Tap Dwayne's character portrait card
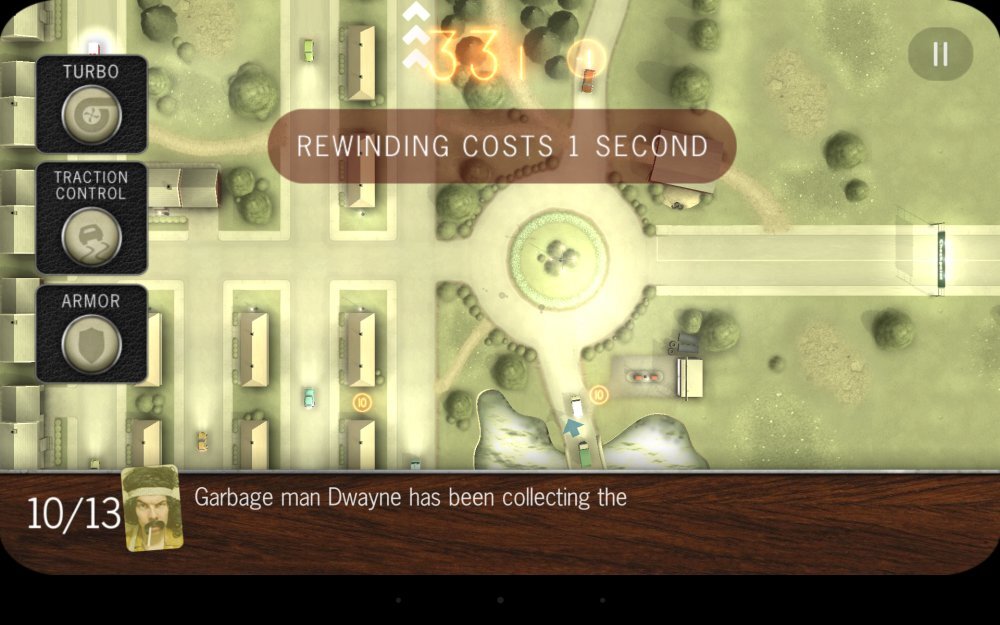The image size is (1000, 625). (152, 508)
